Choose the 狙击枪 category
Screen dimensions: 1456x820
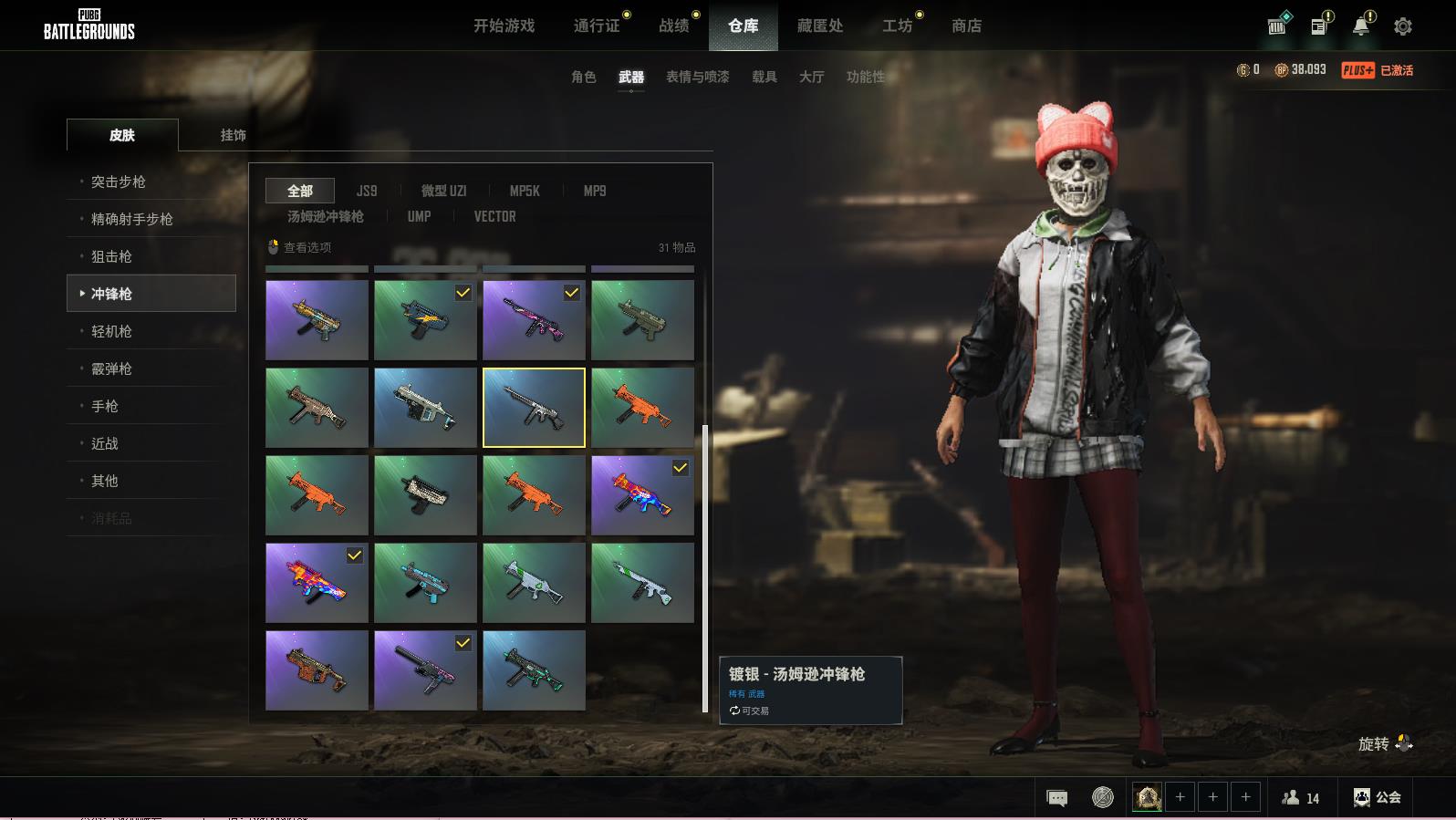point(111,256)
